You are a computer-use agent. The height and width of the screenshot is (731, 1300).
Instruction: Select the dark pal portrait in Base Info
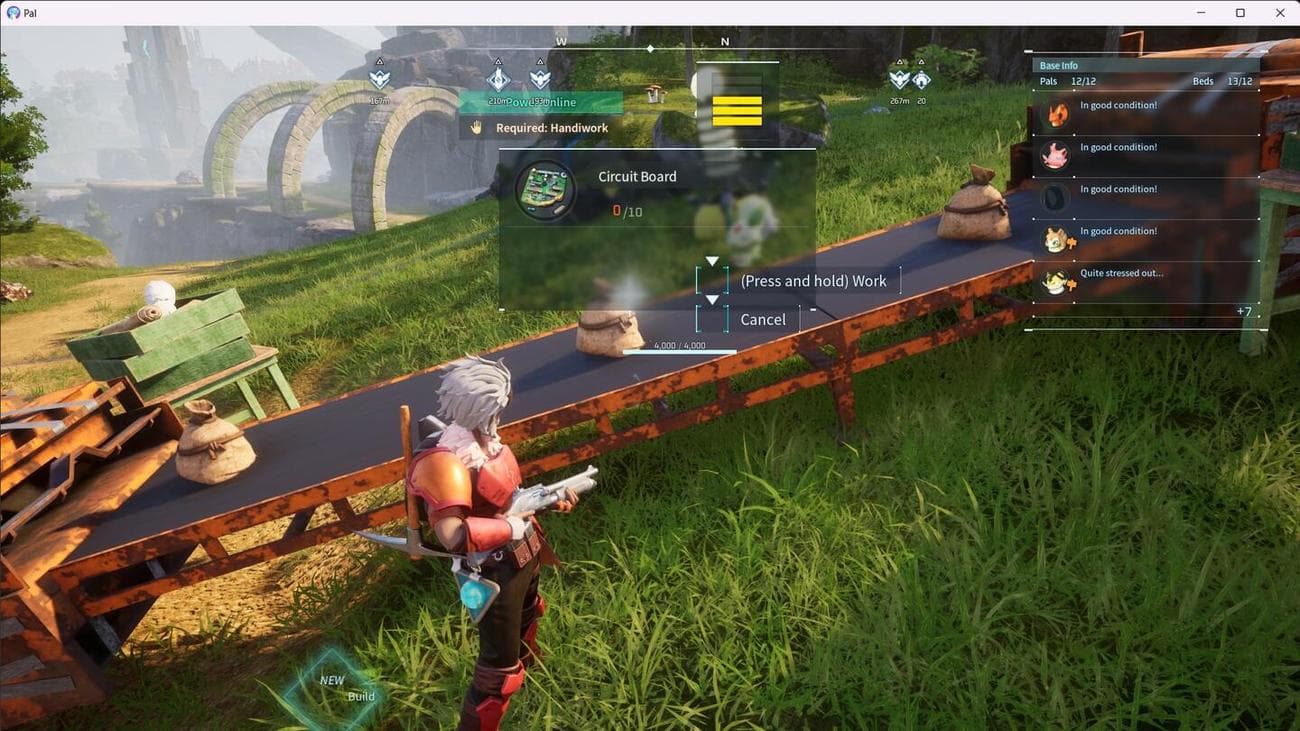click(1055, 198)
